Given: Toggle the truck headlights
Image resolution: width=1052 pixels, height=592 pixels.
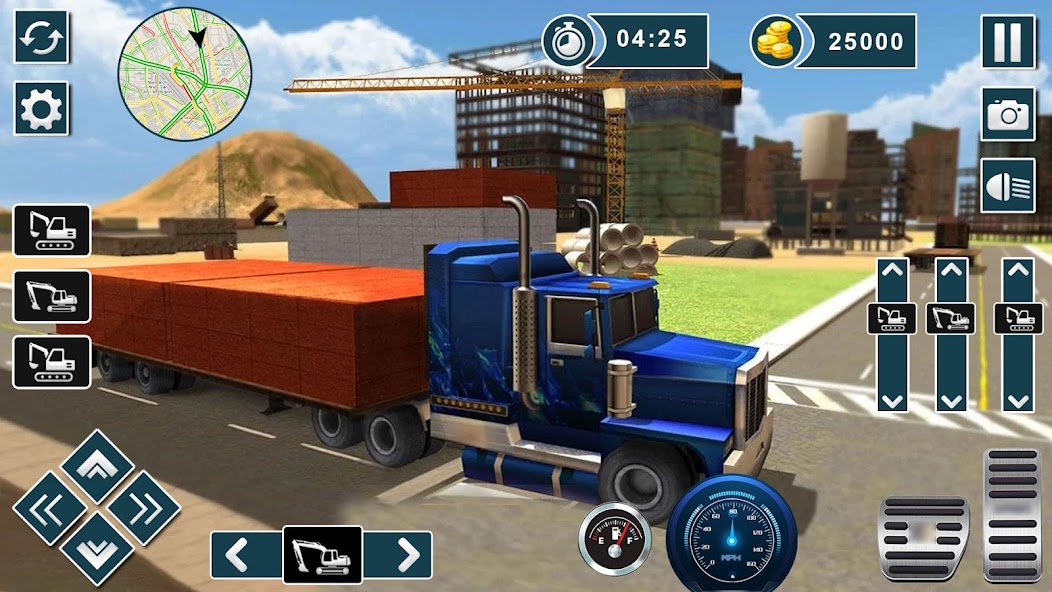Looking at the screenshot, I should (x=1007, y=186).
